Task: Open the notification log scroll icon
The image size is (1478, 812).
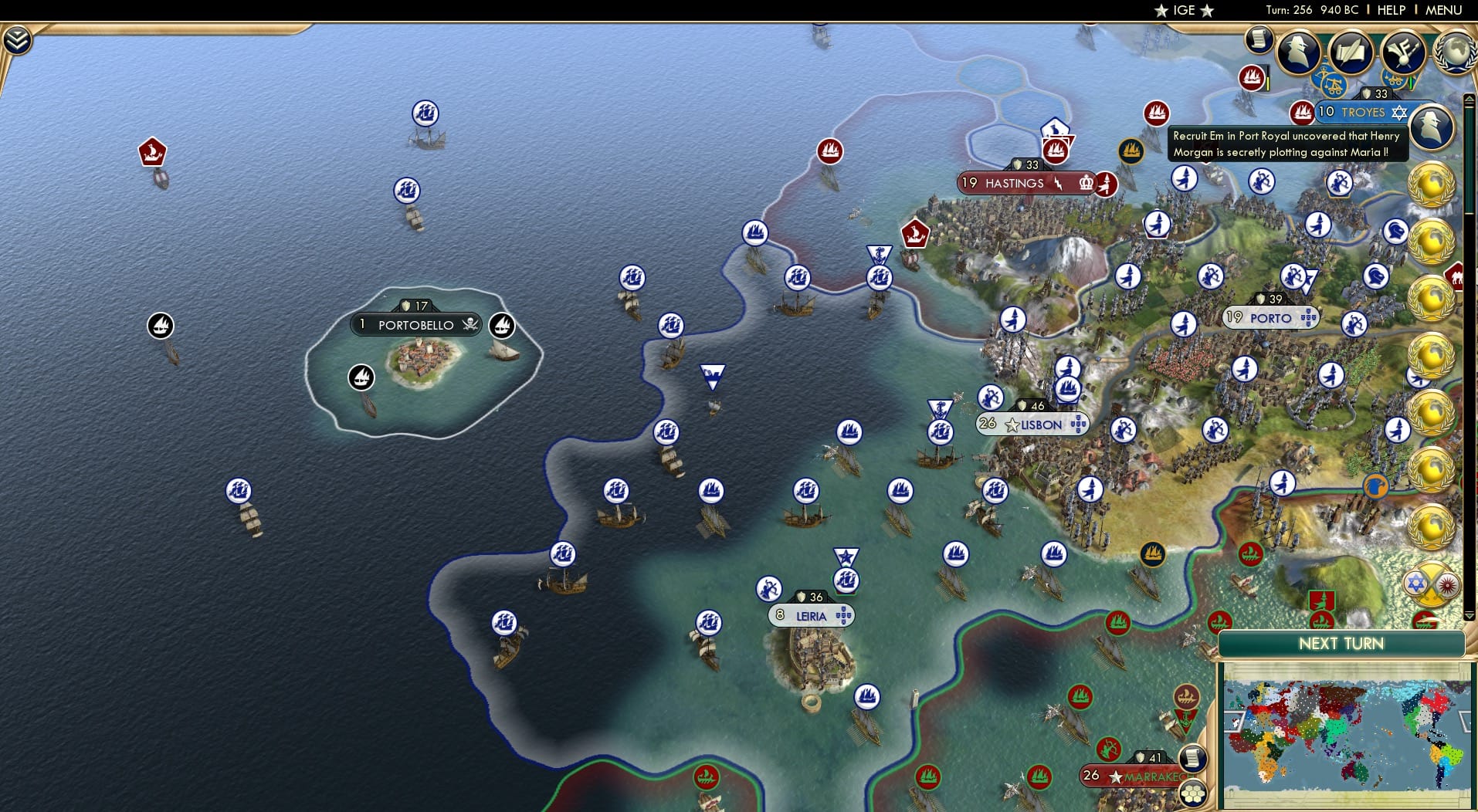Action: point(1259,40)
